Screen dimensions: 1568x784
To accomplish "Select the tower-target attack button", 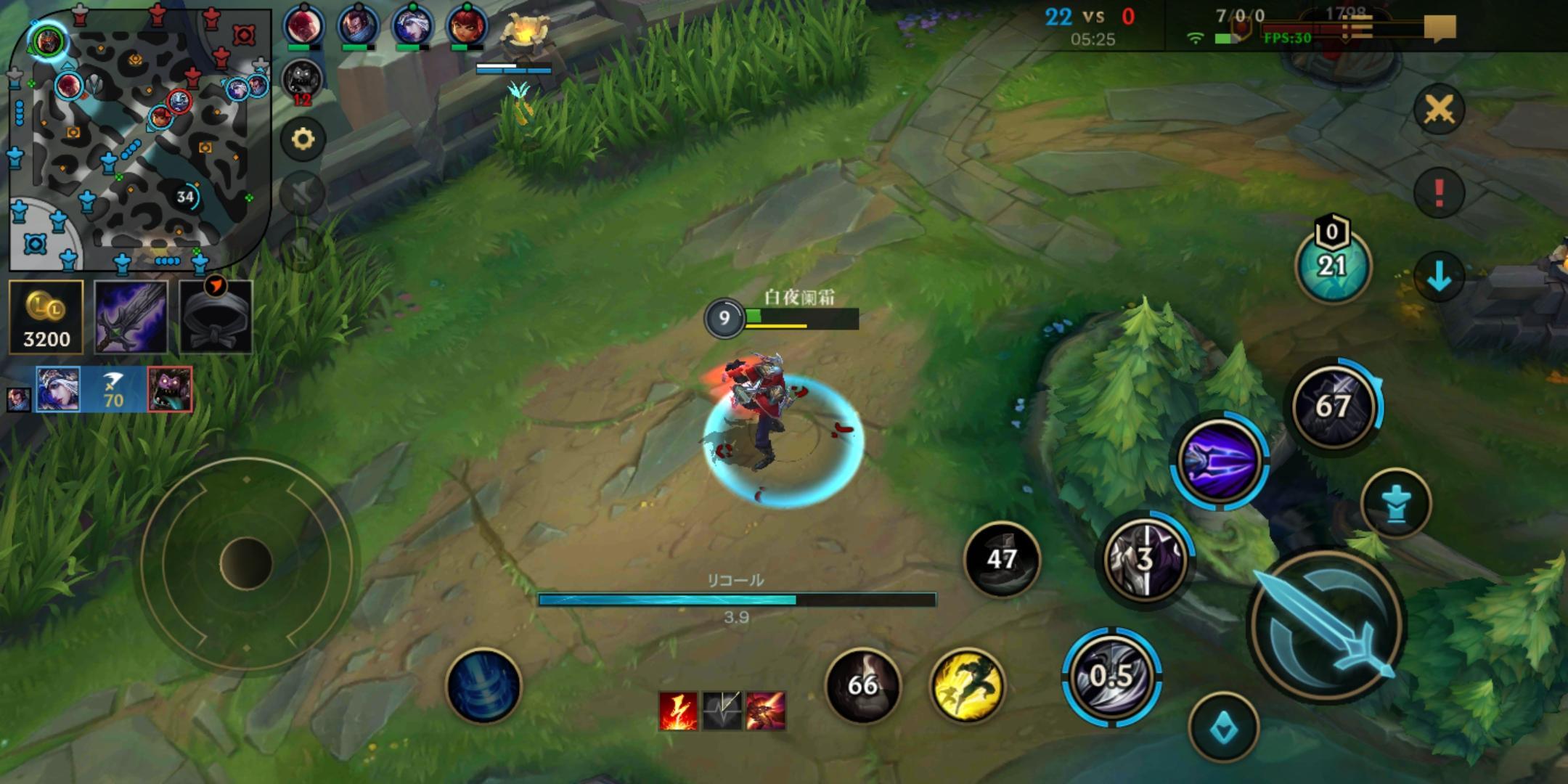I will point(1395,504).
